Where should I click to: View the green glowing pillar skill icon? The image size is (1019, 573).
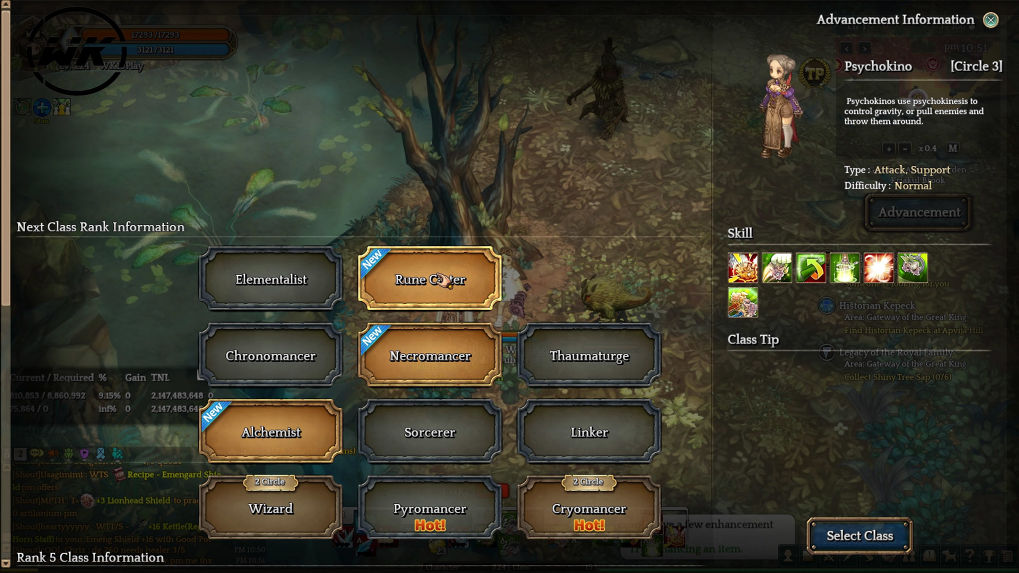(845, 268)
